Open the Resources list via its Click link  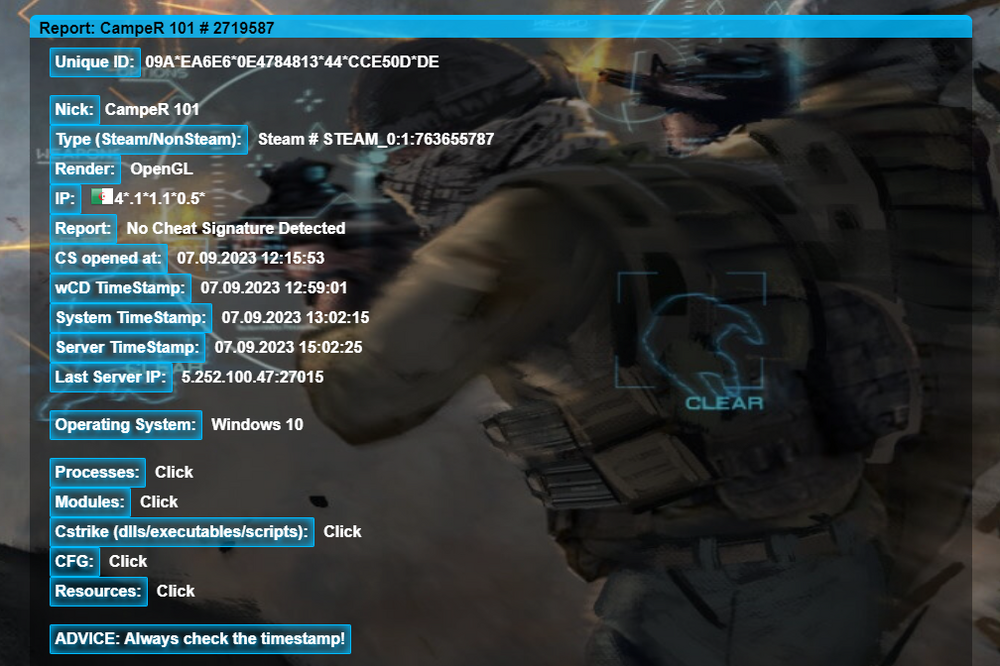pos(175,591)
